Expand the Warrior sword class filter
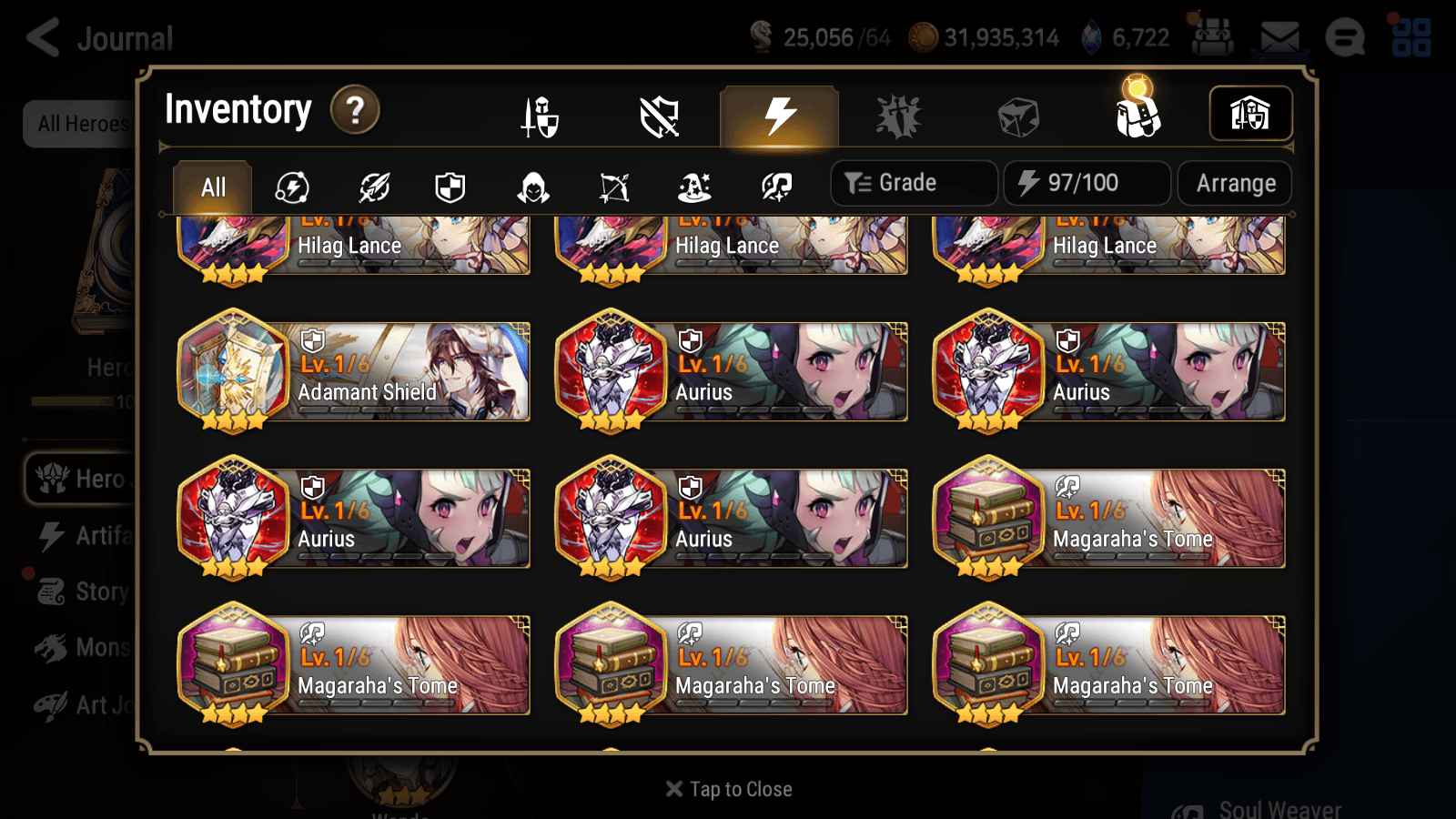Image resolution: width=1456 pixels, height=819 pixels. pos(374,187)
